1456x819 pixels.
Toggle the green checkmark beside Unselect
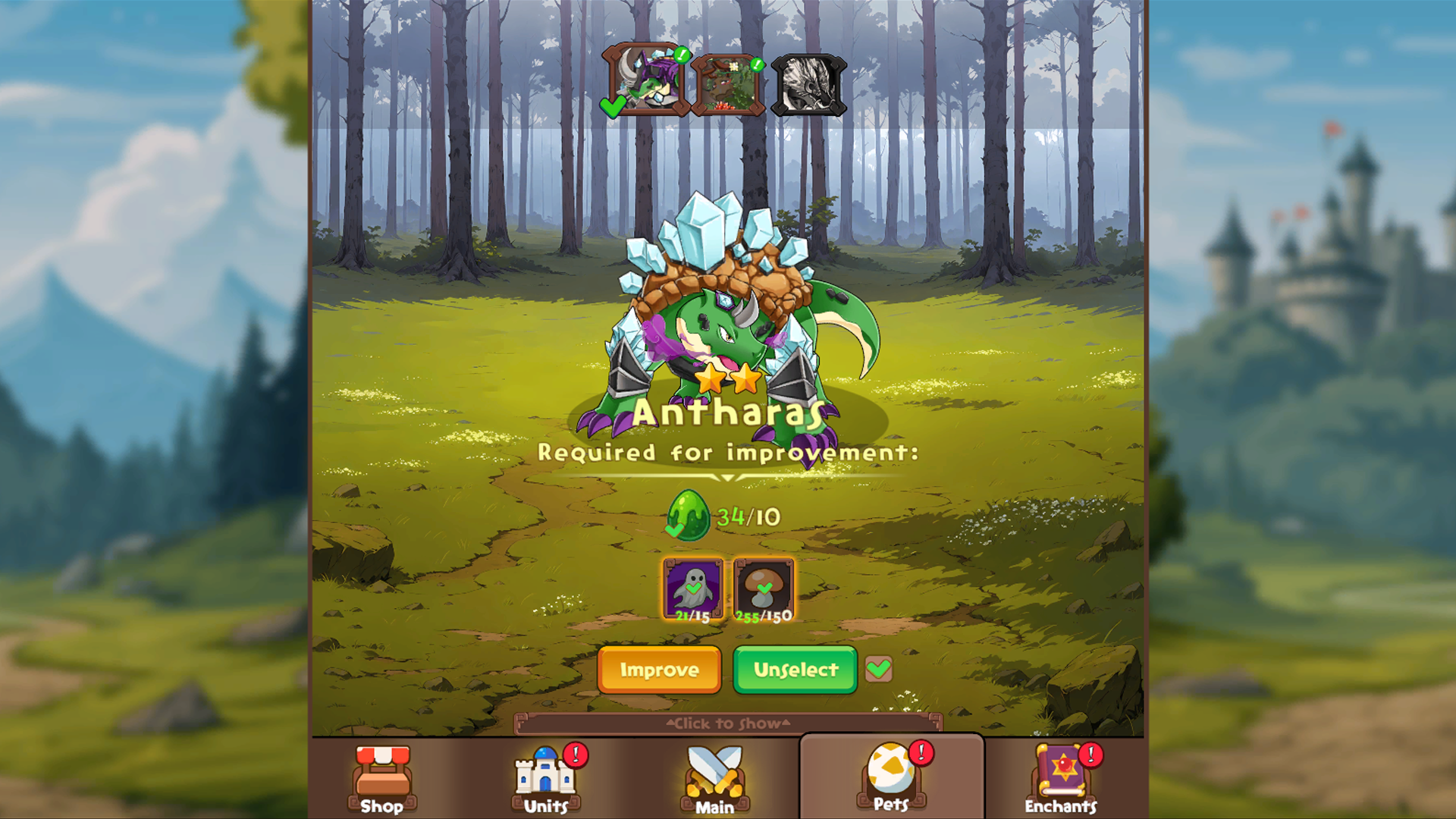(879, 670)
